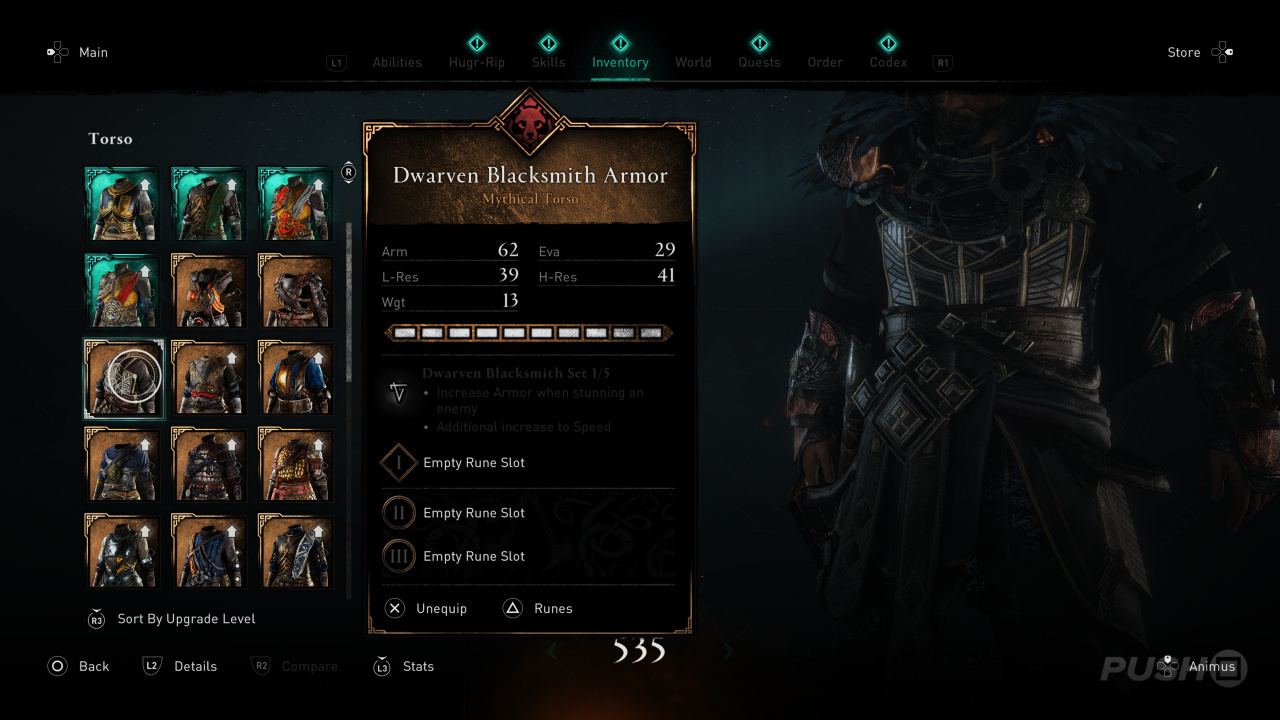Select the first empty rune slot (diamond I)
Screen dimensions: 1280x720
click(473, 463)
